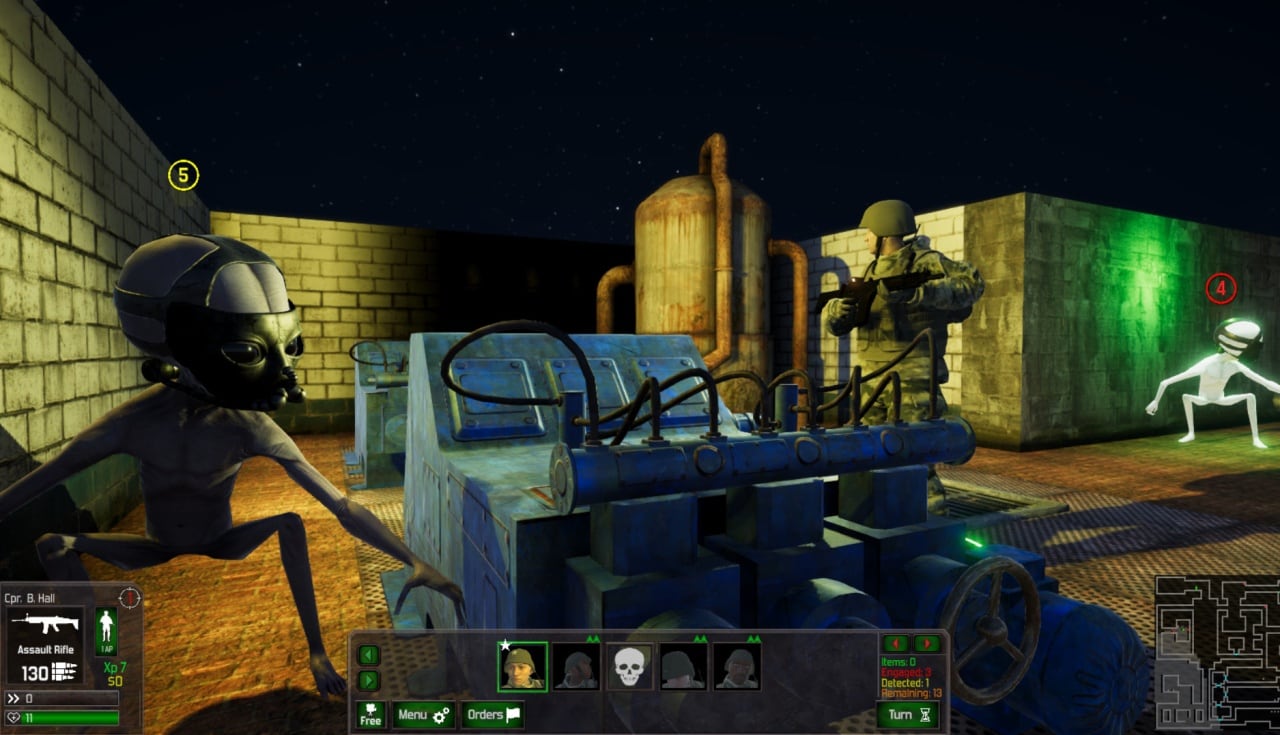Toggle the soldier stance 1 AP button

coord(105,632)
